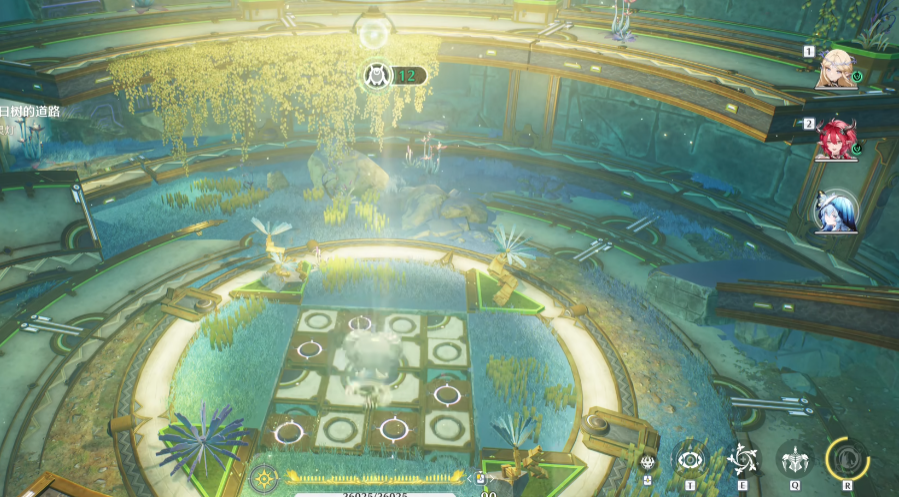Select the blue-haired active character portrait

tap(835, 212)
